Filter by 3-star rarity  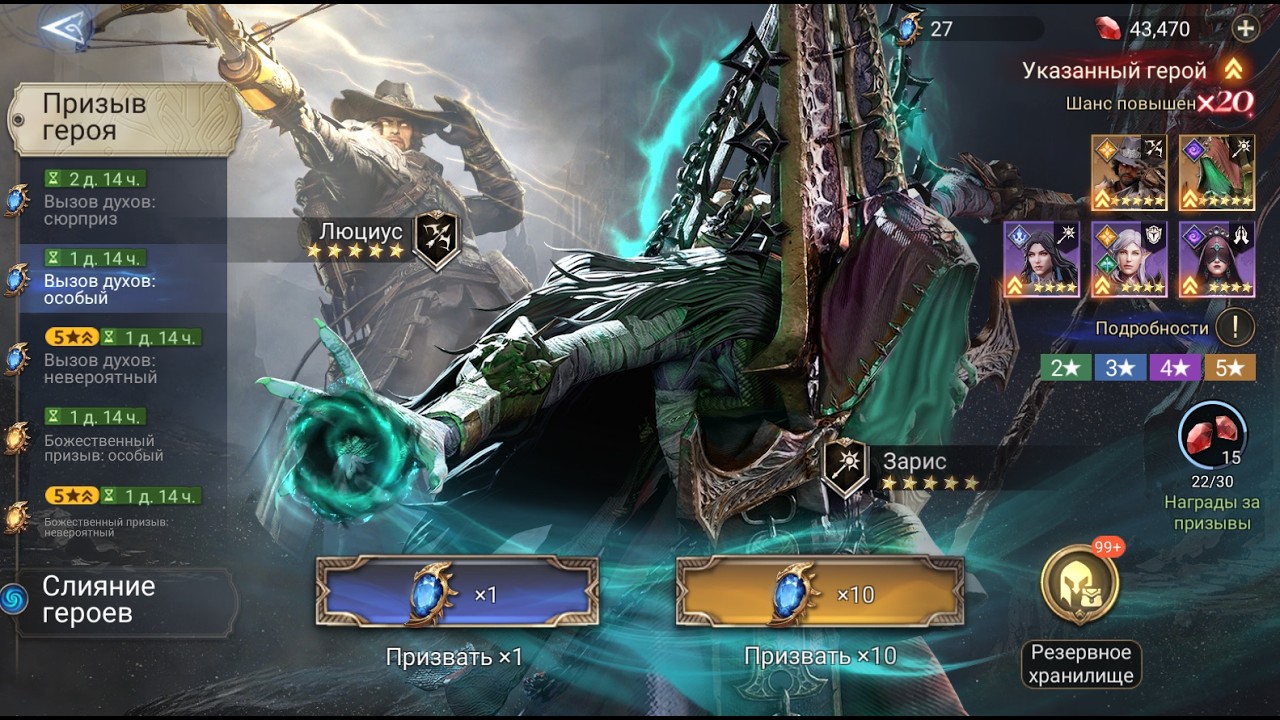pyautogui.click(x=1119, y=368)
